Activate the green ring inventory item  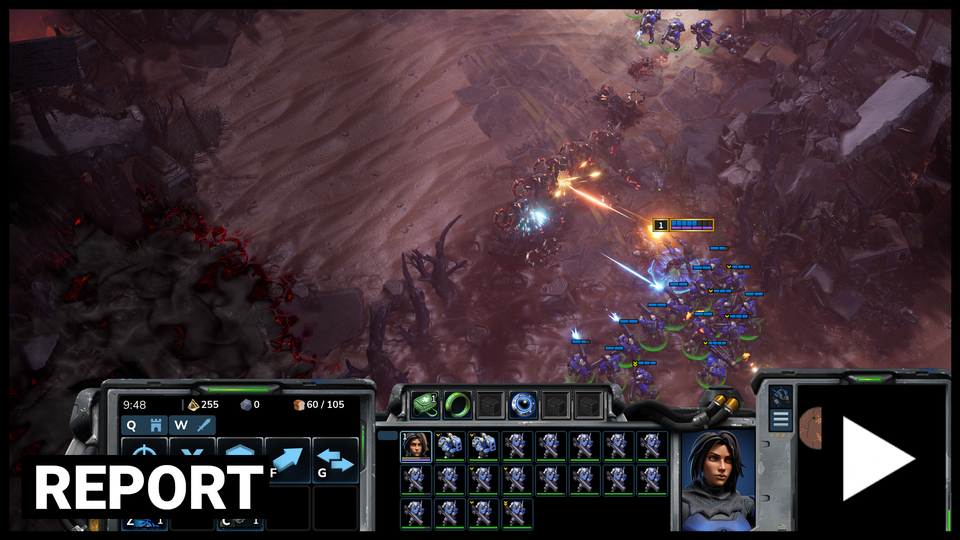pyautogui.click(x=457, y=405)
